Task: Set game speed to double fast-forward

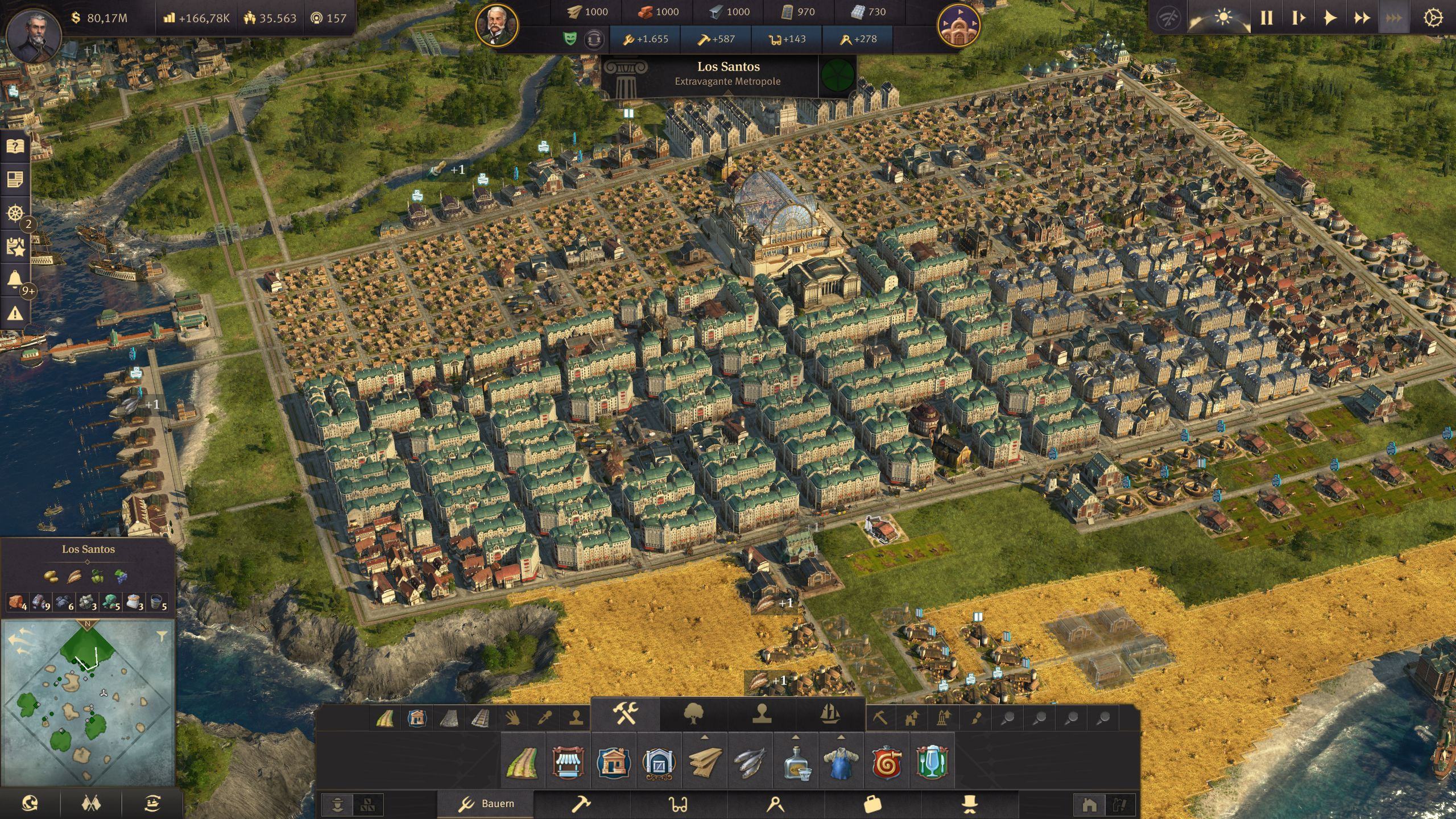Action: tap(1361, 18)
